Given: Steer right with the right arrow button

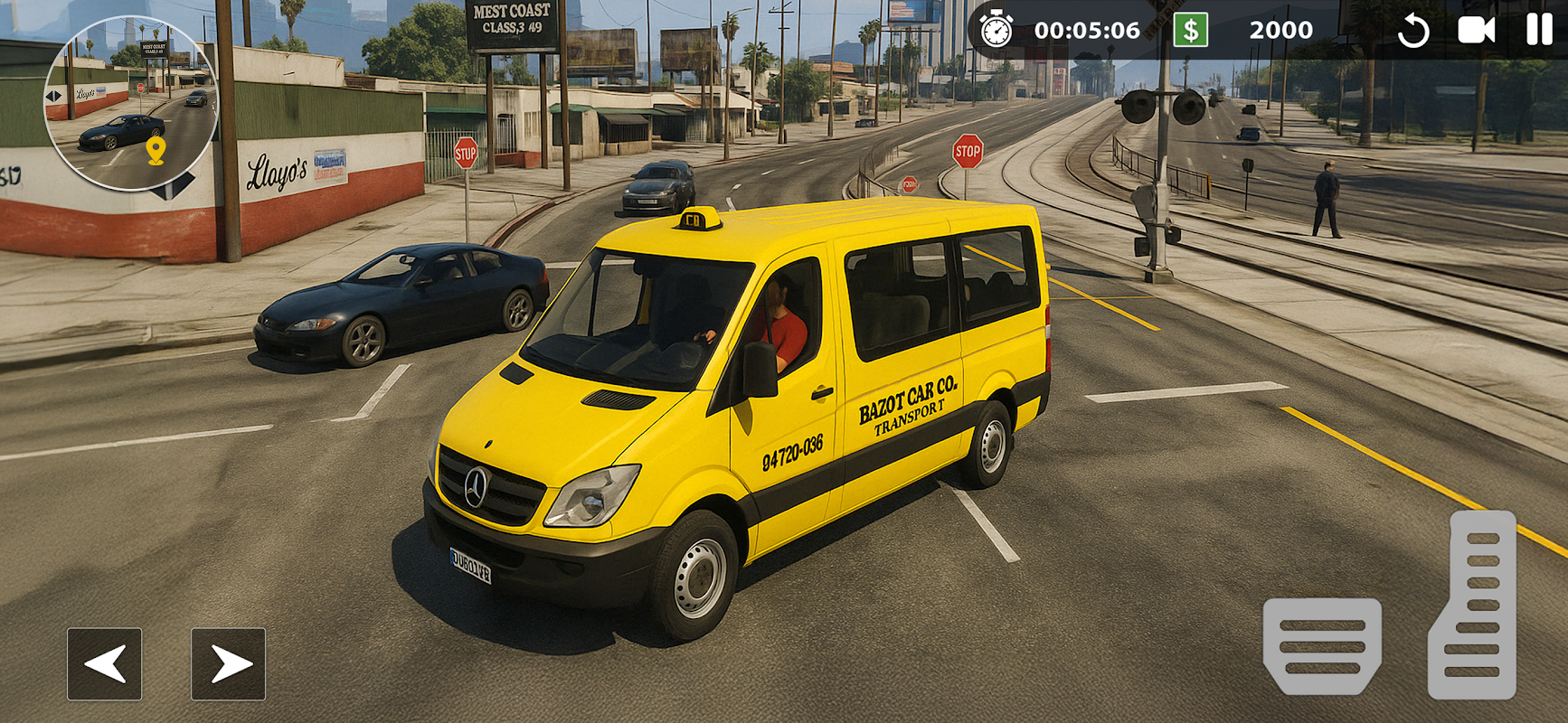Looking at the screenshot, I should tap(228, 664).
